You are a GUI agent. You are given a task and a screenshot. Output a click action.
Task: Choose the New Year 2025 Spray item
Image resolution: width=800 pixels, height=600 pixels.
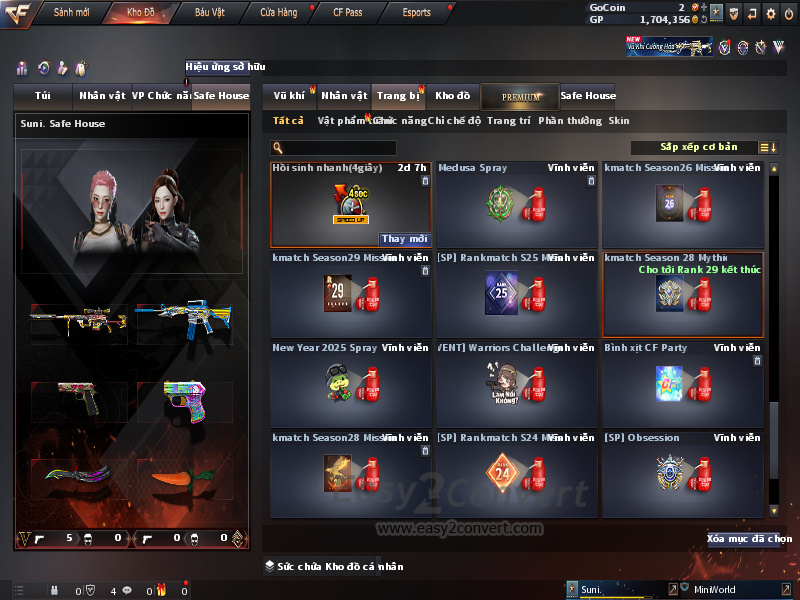click(x=350, y=384)
